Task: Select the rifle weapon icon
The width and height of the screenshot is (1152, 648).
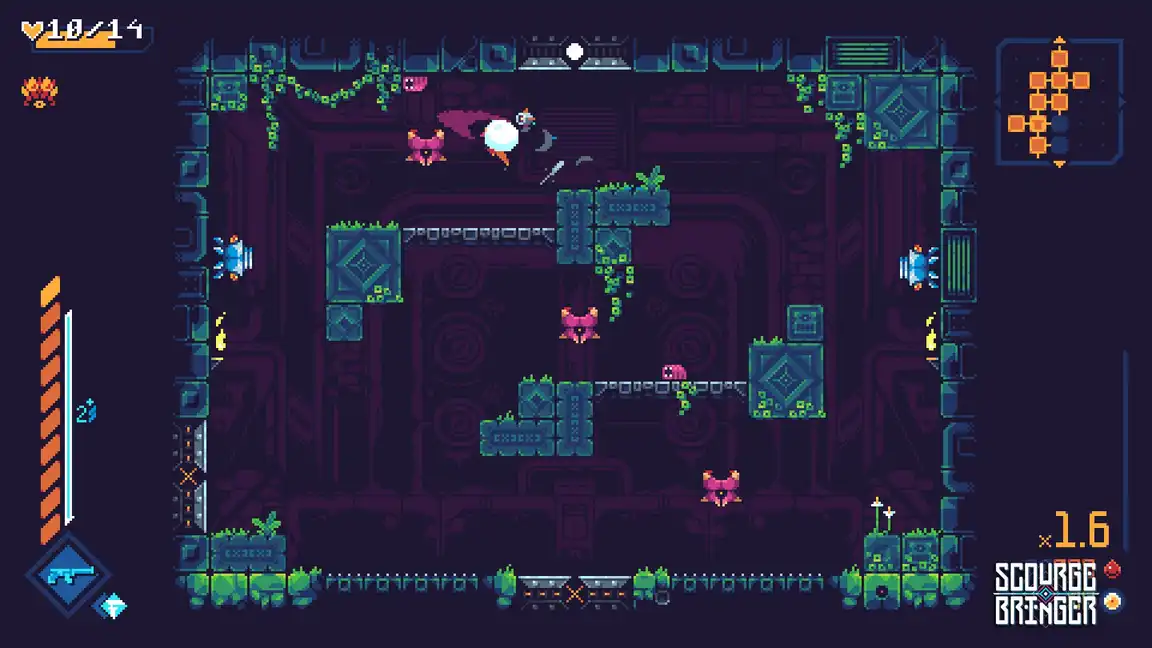Action: click(x=69, y=574)
